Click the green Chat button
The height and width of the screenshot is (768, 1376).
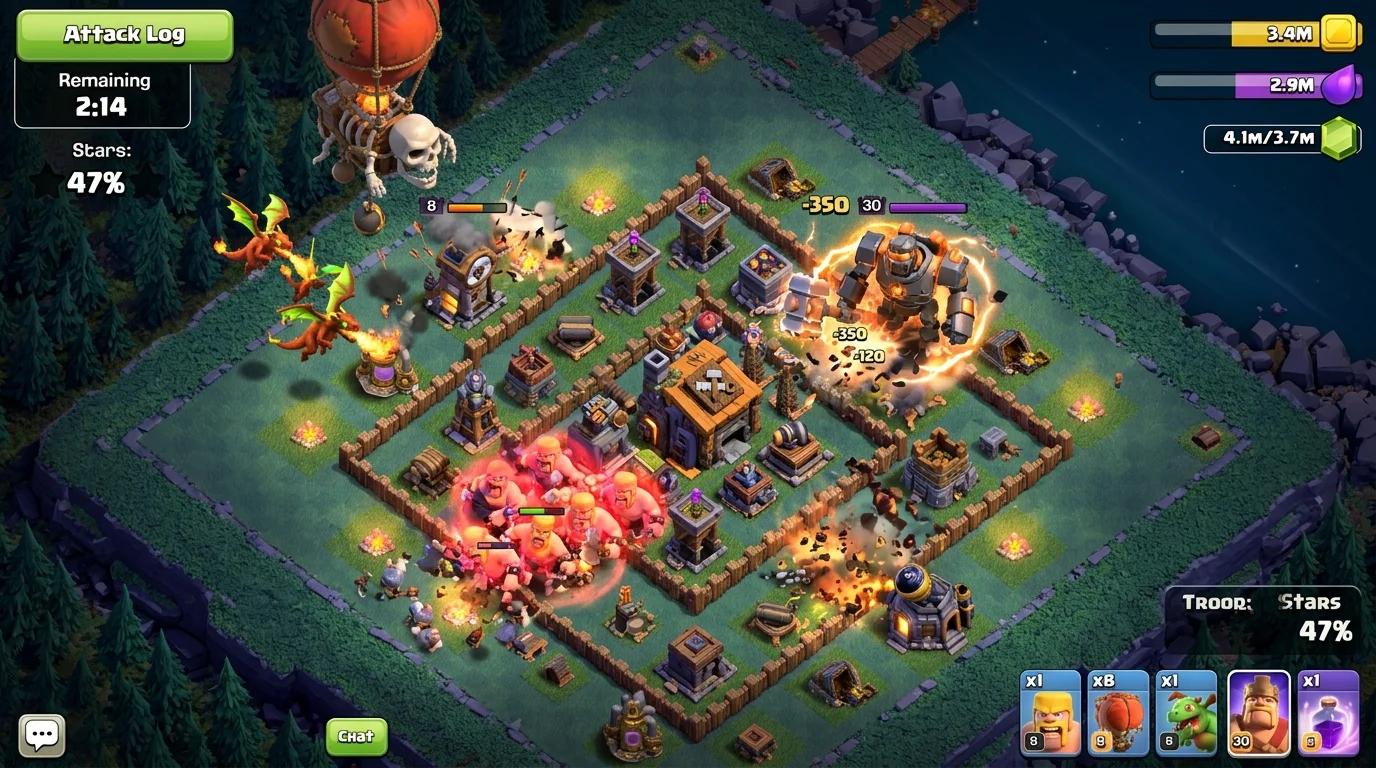(x=356, y=737)
